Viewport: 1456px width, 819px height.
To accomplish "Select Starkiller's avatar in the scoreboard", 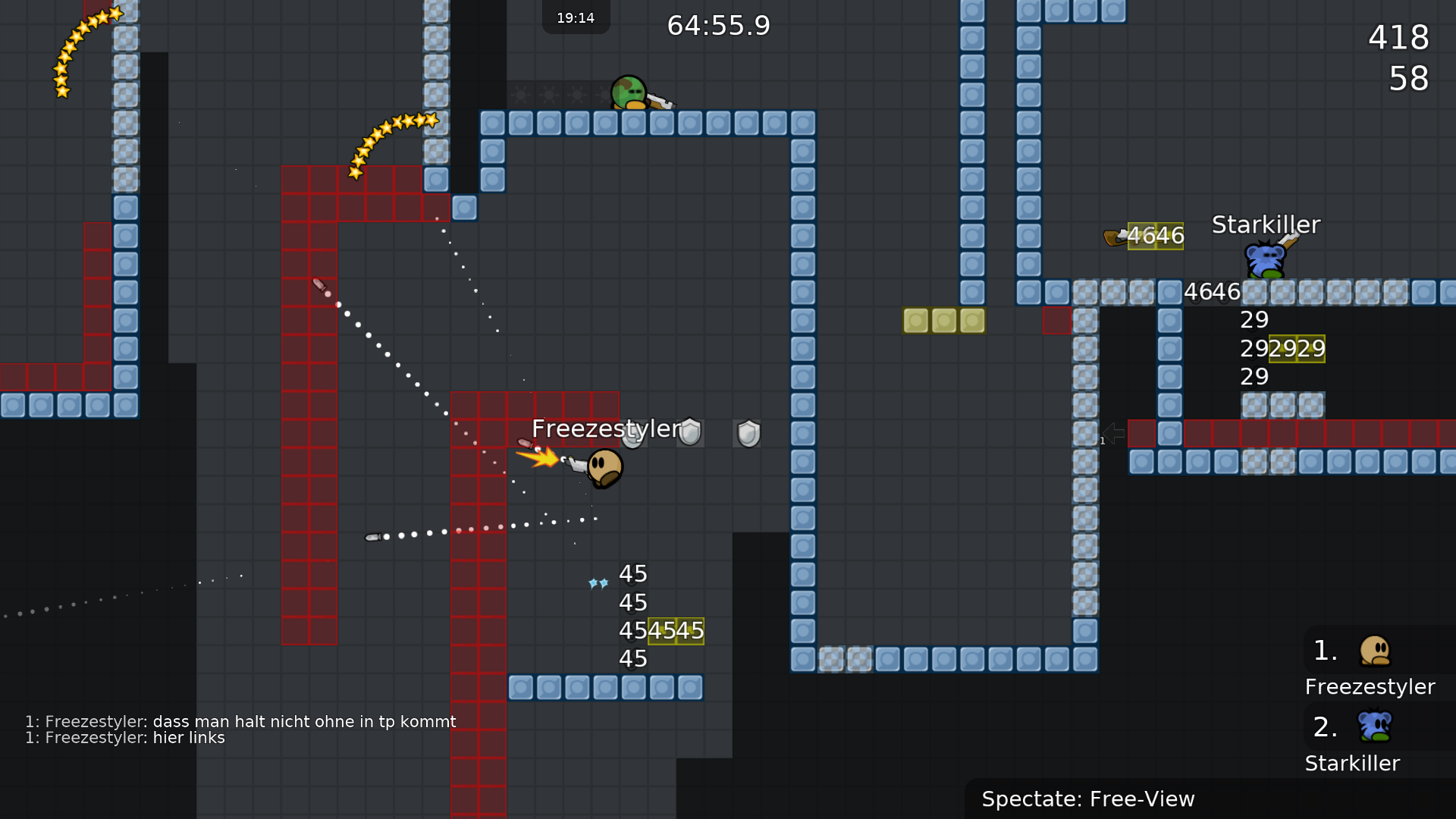I will pyautogui.click(x=1374, y=725).
